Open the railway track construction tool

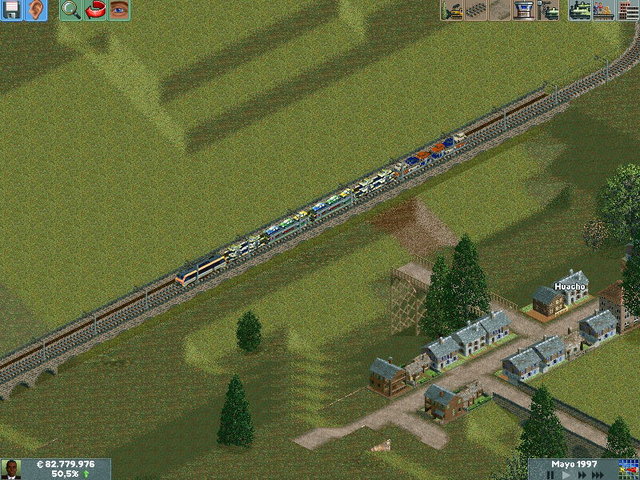click(476, 10)
